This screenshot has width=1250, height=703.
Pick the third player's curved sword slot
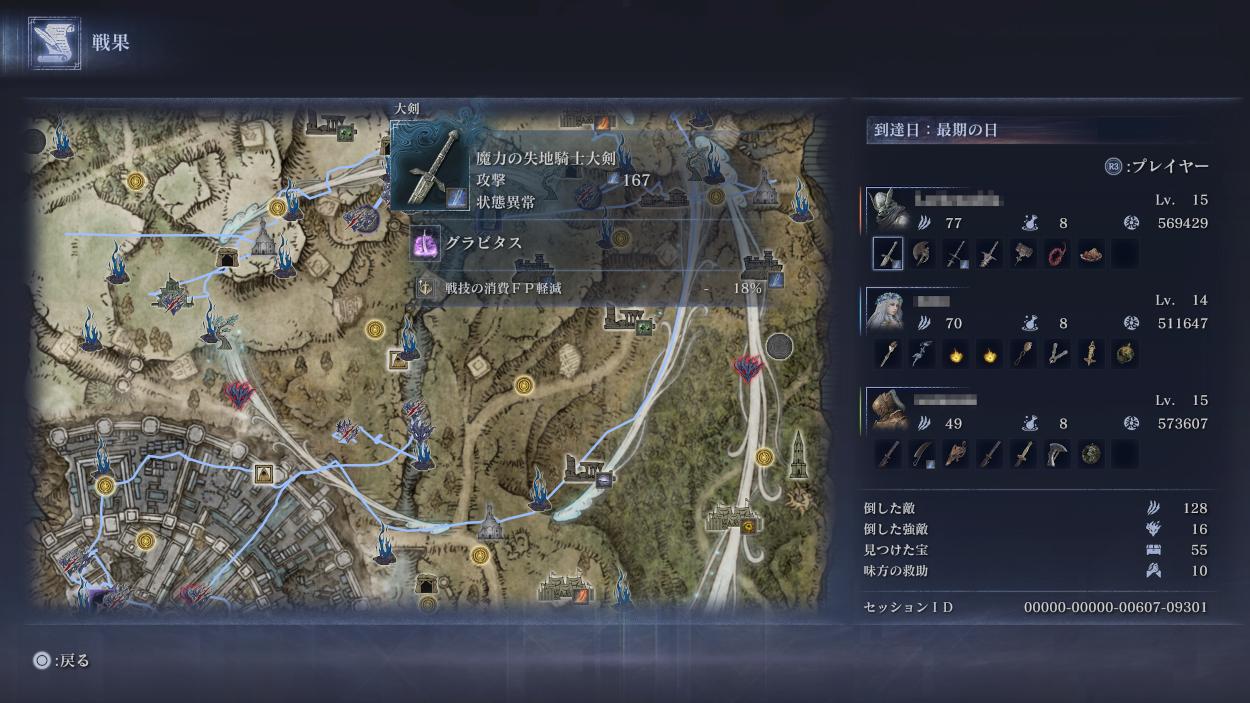point(922,454)
